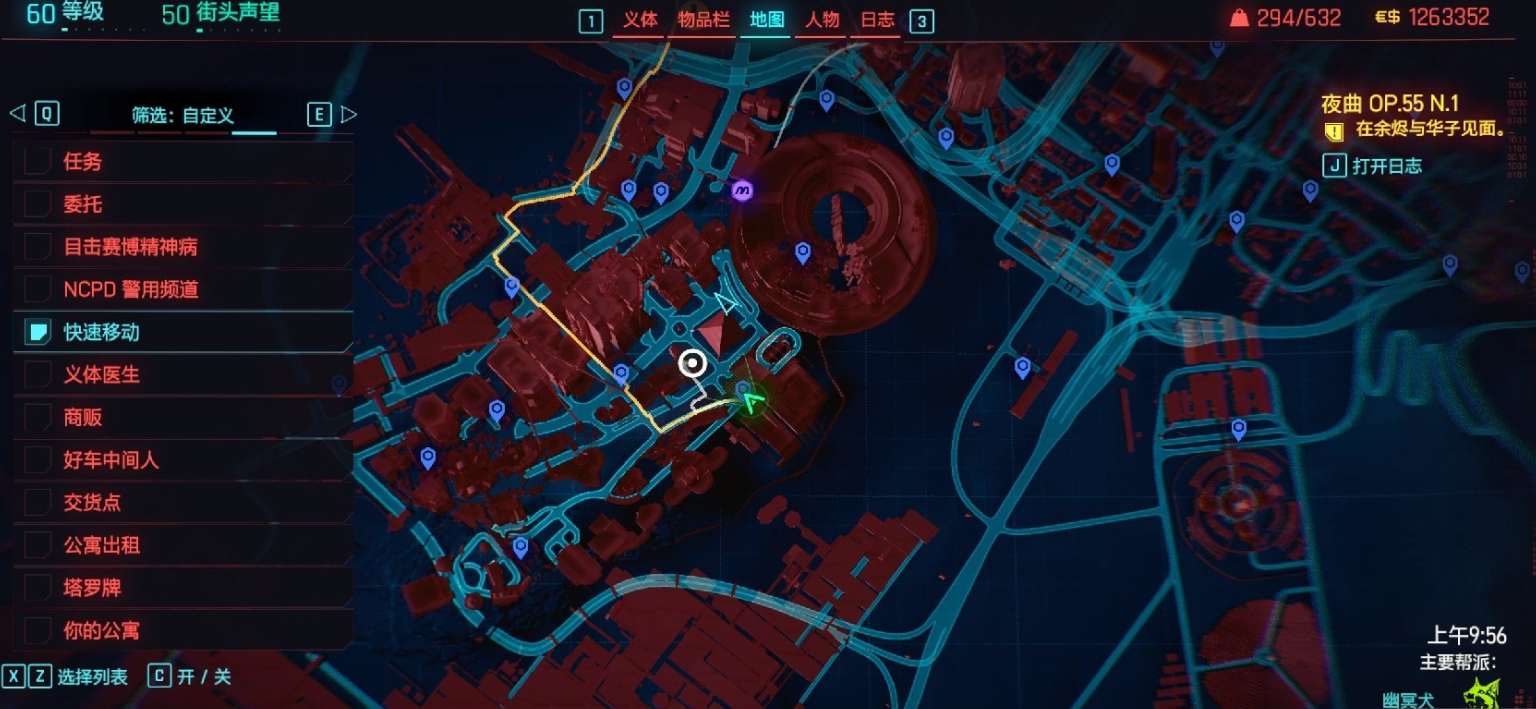Click the tracked quest 夜曲 OP.55 N.1
This screenshot has height=709, width=1536.
1389,104
